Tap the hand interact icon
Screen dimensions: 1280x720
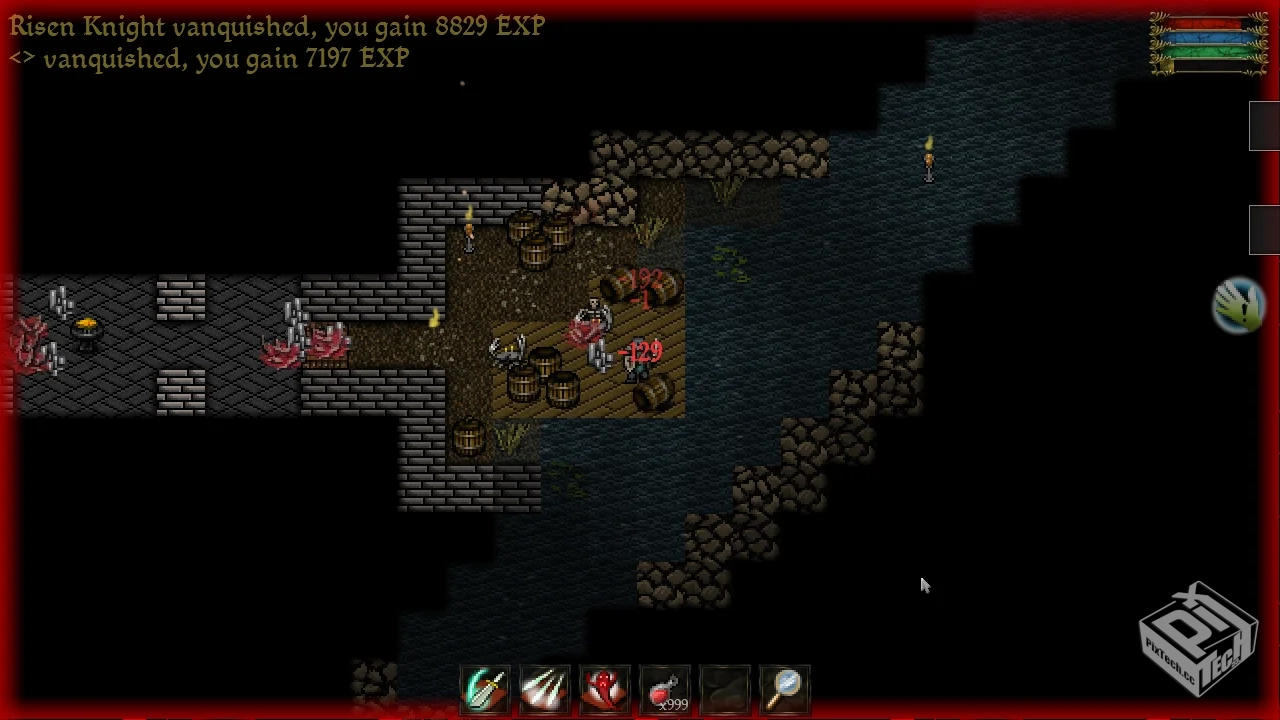[1238, 305]
